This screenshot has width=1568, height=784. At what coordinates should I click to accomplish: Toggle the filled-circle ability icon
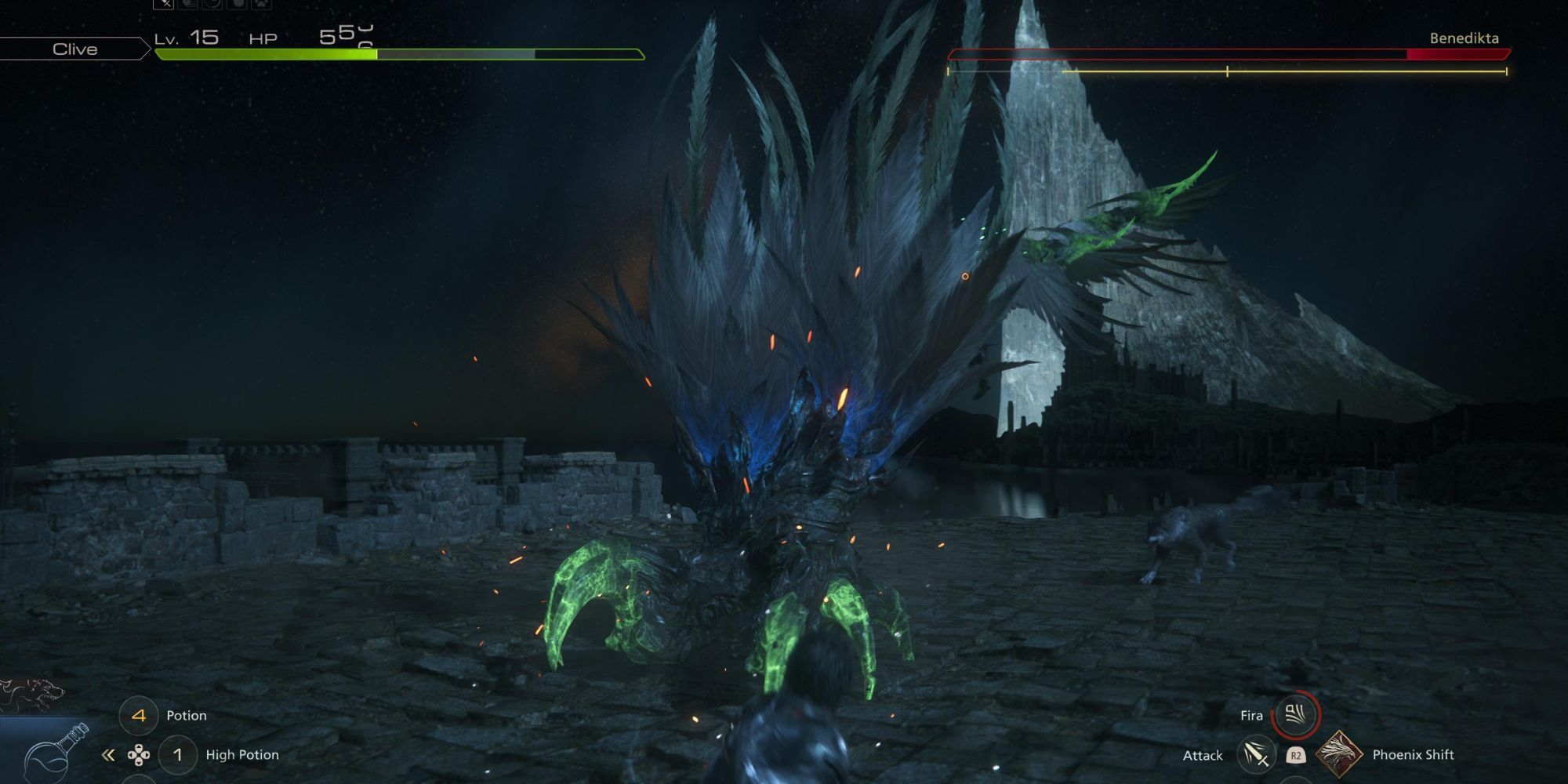click(238, 6)
